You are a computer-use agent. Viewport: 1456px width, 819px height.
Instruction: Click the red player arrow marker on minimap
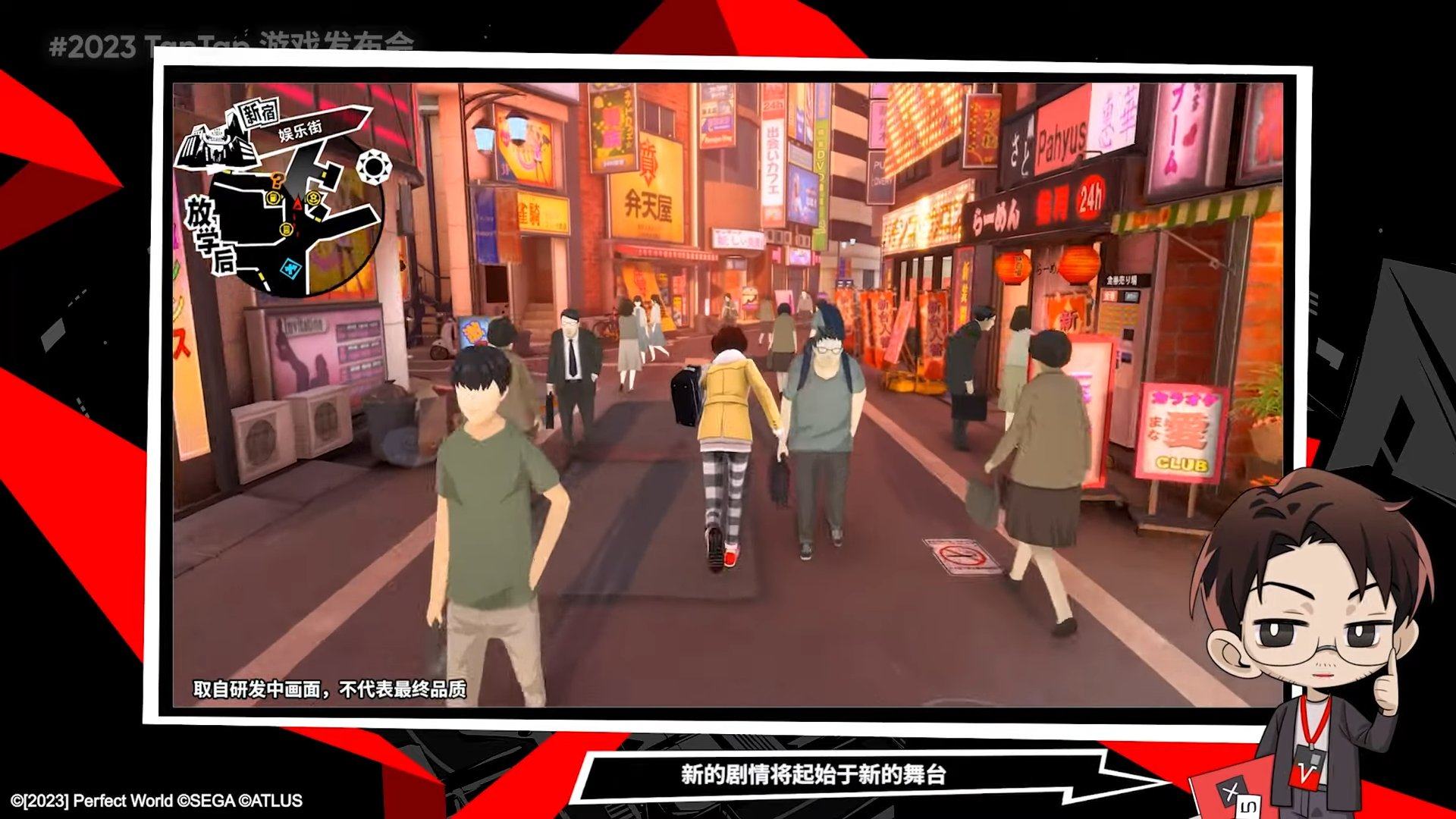pyautogui.click(x=297, y=204)
